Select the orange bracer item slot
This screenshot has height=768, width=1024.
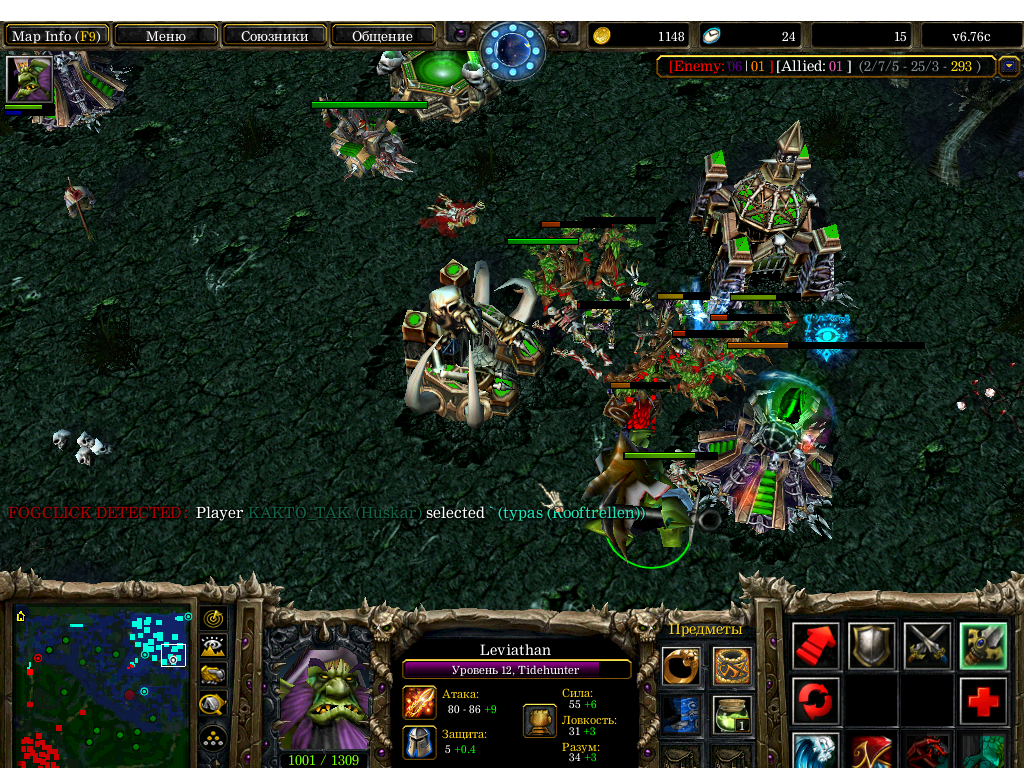732,667
